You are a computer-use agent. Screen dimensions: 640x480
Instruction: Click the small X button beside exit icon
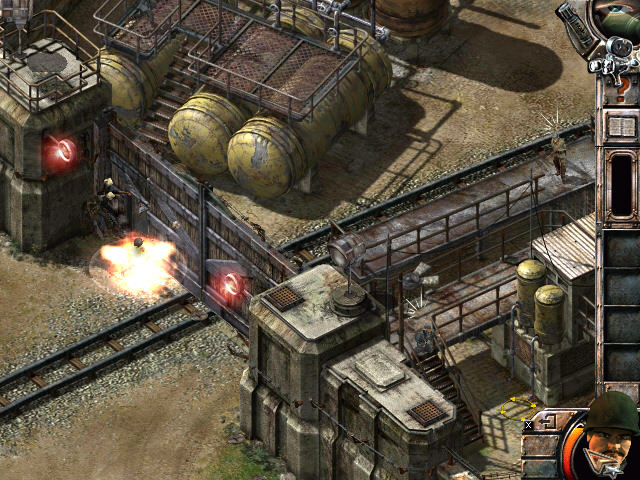pos(528,425)
